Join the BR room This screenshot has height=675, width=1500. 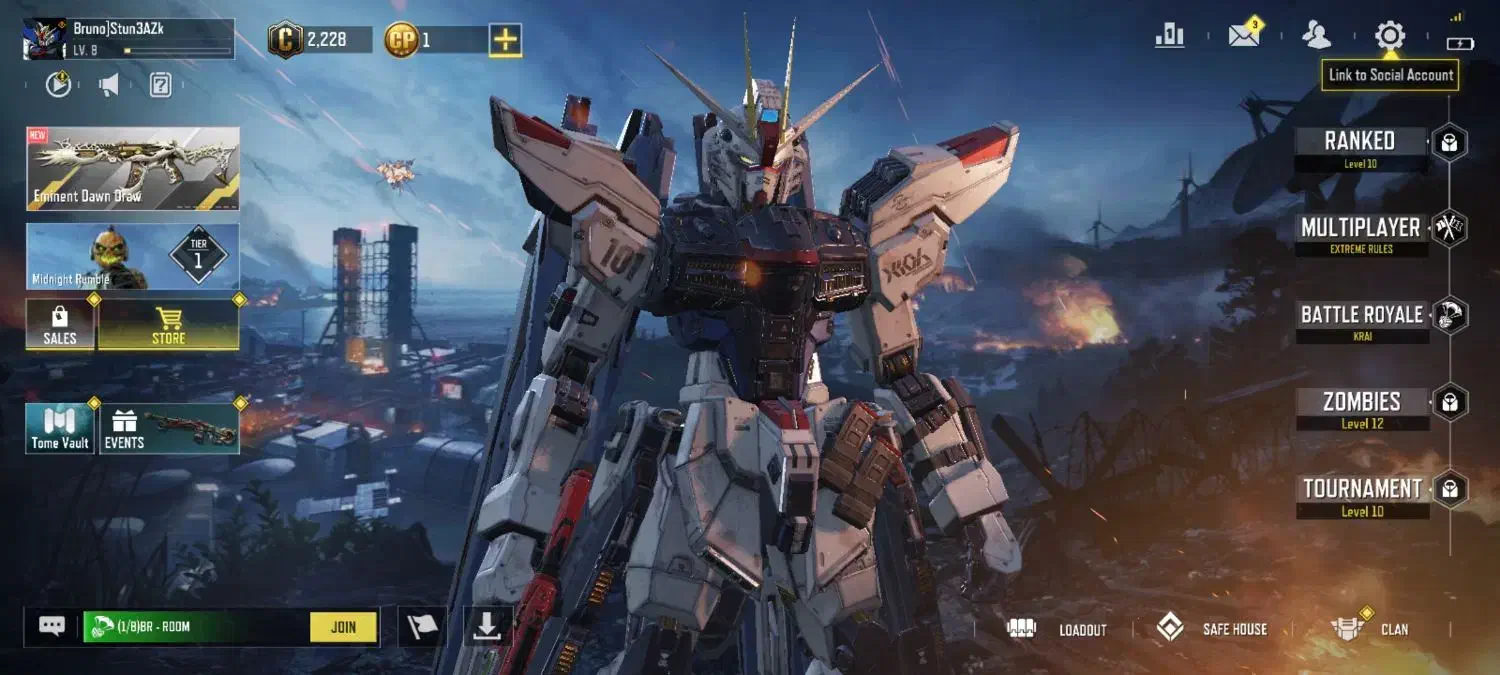(343, 627)
